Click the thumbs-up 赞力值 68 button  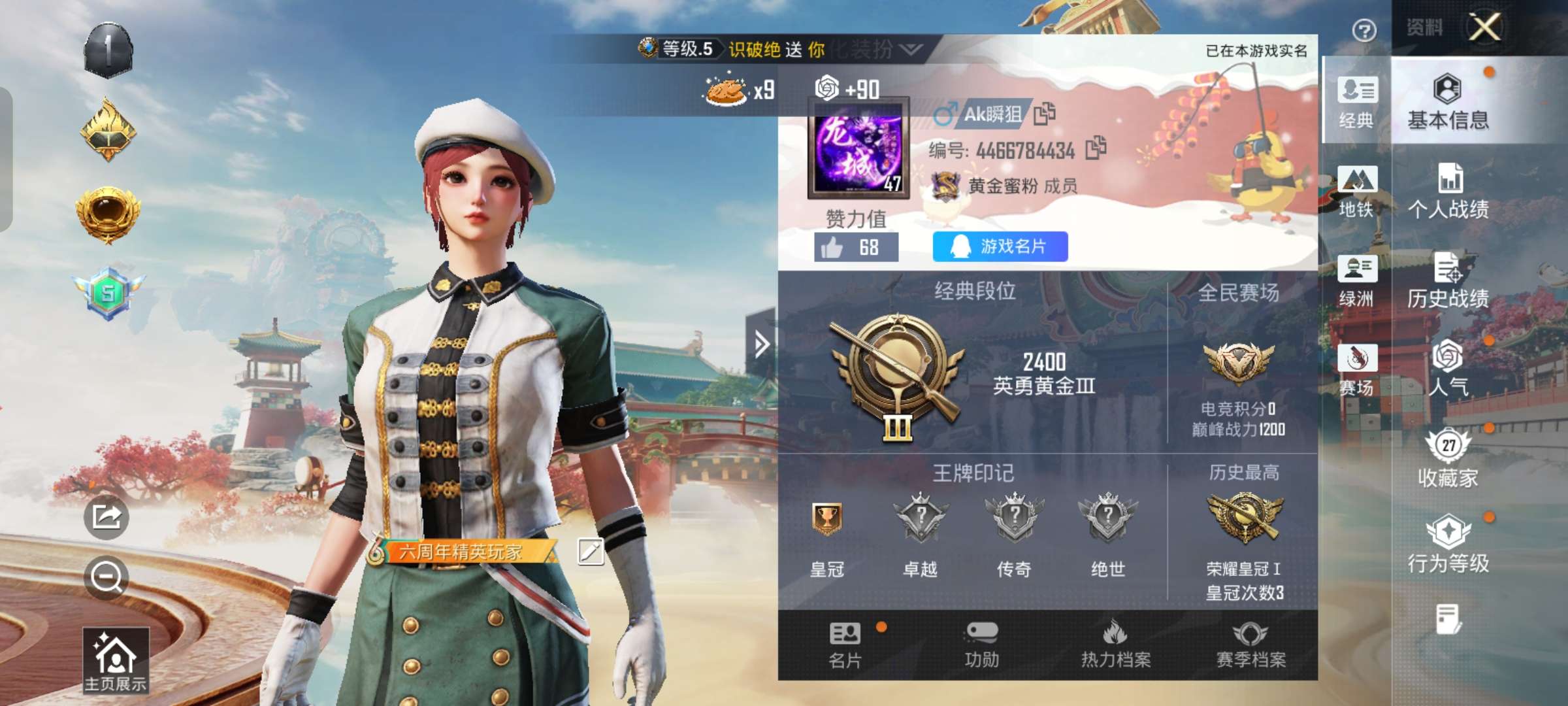pyautogui.click(x=856, y=245)
